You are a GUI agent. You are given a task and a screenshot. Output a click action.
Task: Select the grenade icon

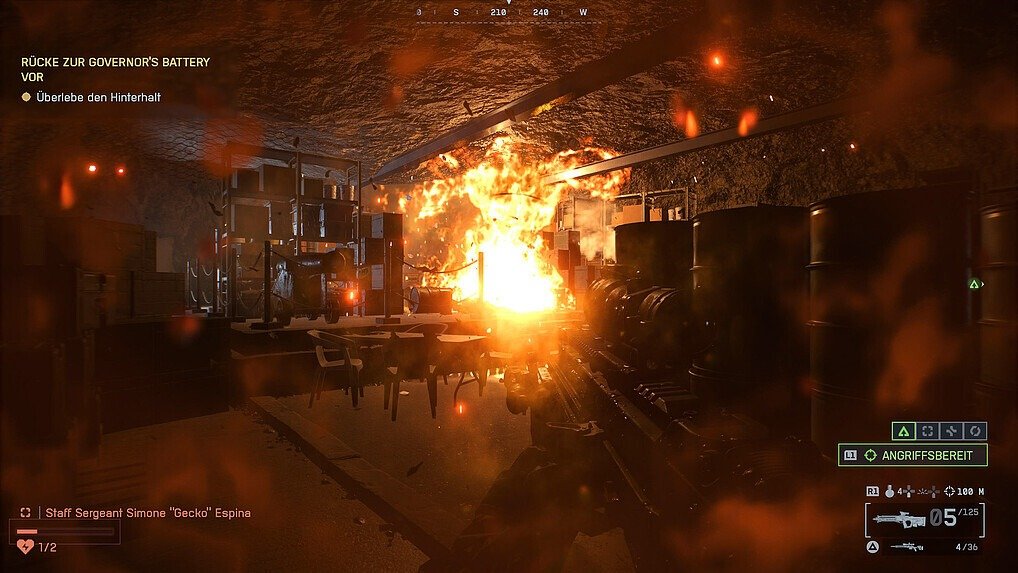point(889,491)
